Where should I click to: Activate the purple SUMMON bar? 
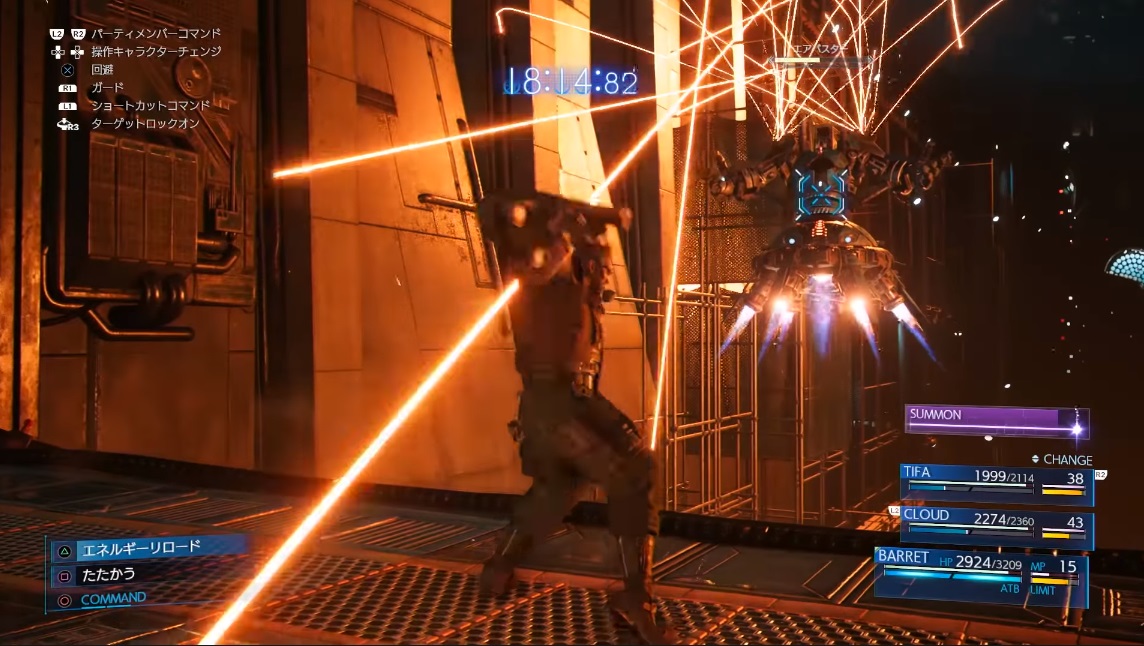[x=995, y=421]
